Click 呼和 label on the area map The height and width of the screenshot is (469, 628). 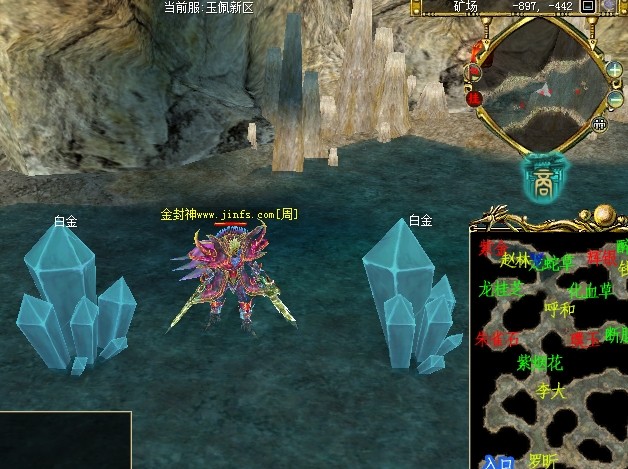coord(559,310)
